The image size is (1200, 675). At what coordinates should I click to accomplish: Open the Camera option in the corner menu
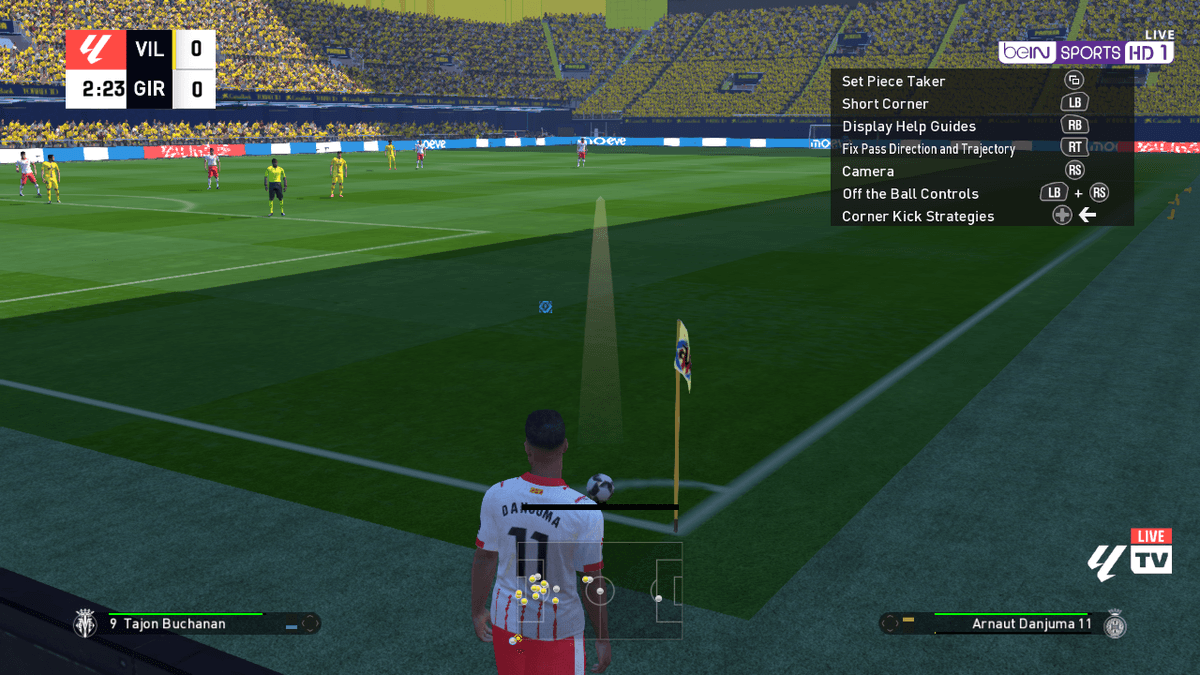[868, 171]
